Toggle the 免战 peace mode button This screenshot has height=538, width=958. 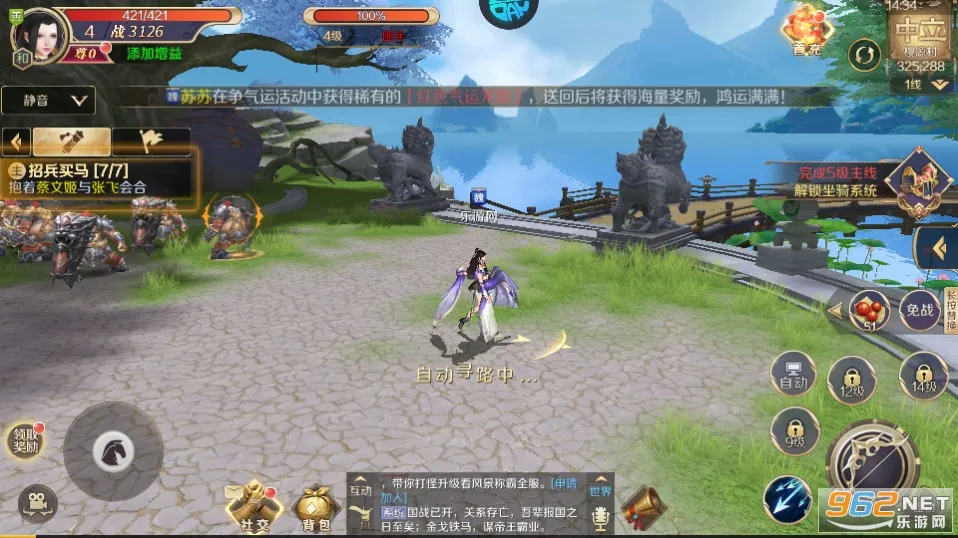(919, 310)
